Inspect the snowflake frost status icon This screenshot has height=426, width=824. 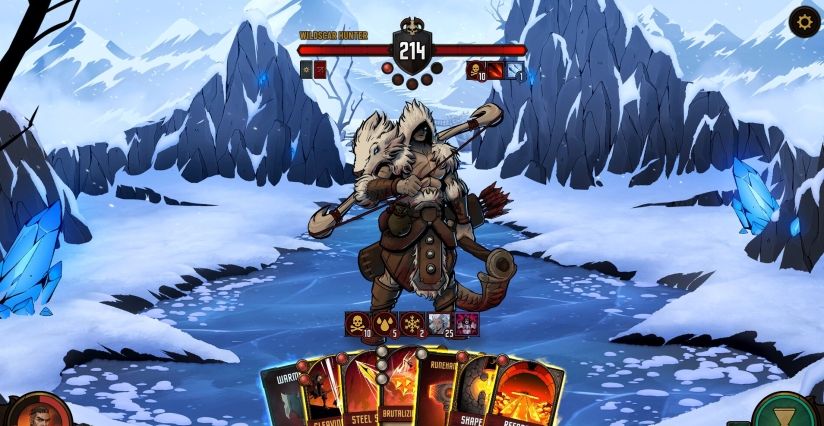(411, 324)
